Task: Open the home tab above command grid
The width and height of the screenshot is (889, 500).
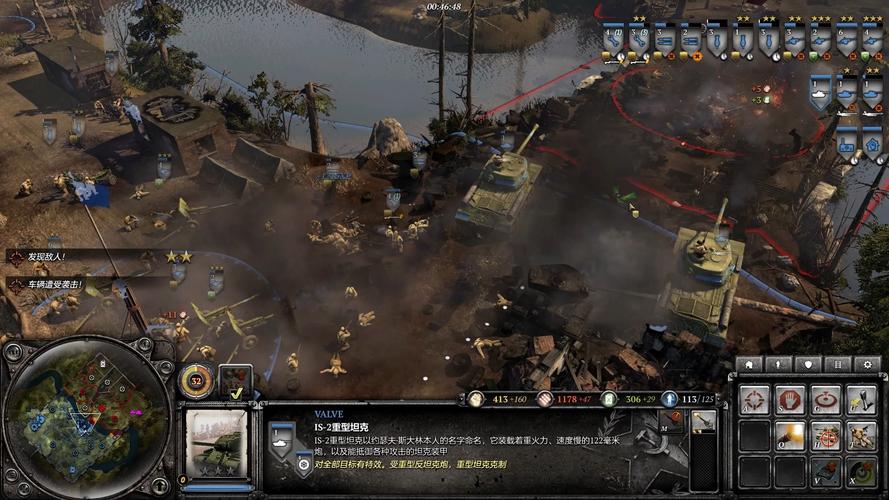Action: click(748, 364)
